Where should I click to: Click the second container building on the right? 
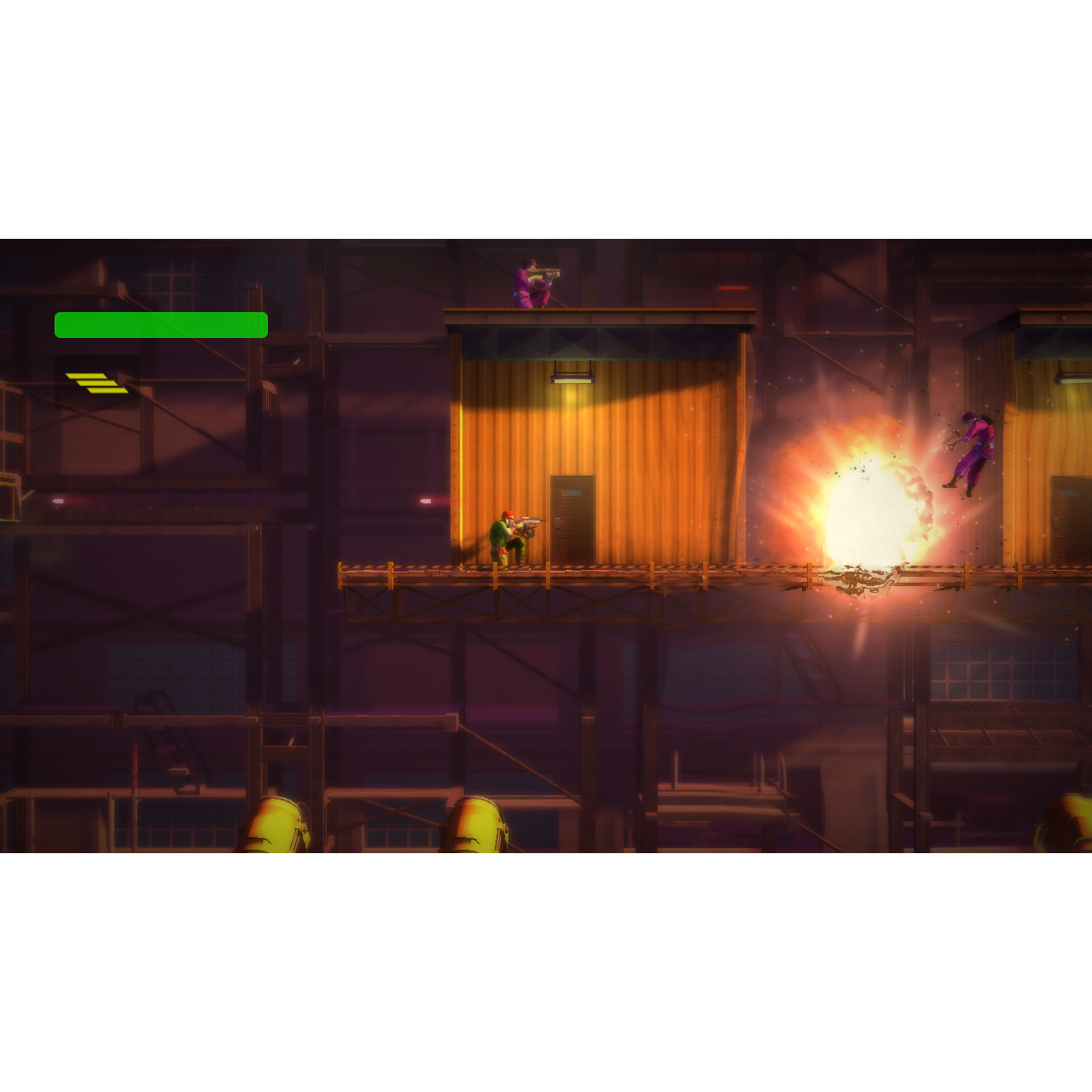1045,427
